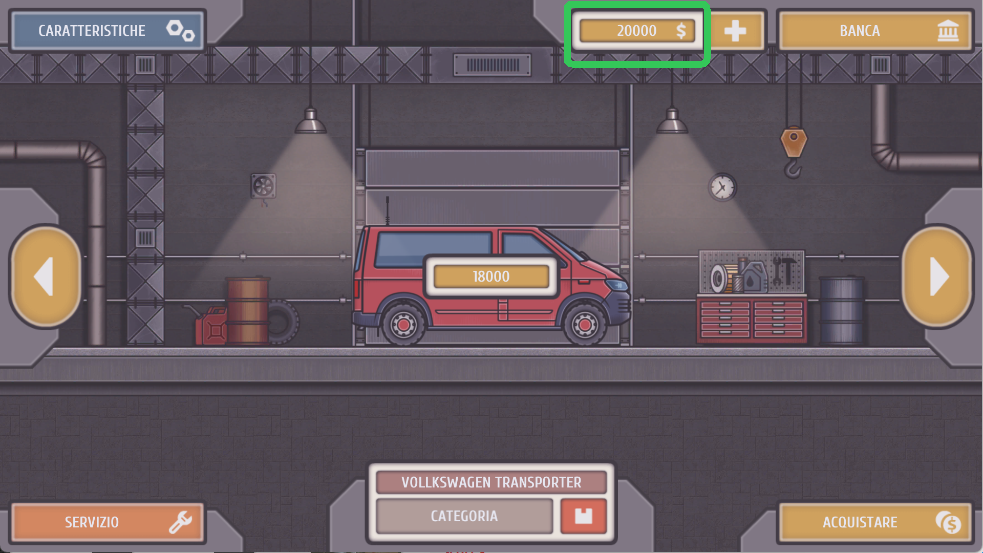Choose the Categoria selector
The width and height of the screenshot is (983, 553).
click(464, 517)
